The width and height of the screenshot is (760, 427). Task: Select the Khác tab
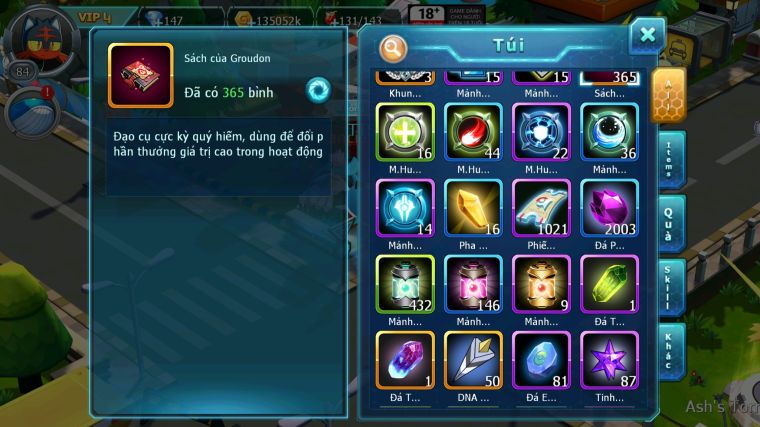(670, 352)
